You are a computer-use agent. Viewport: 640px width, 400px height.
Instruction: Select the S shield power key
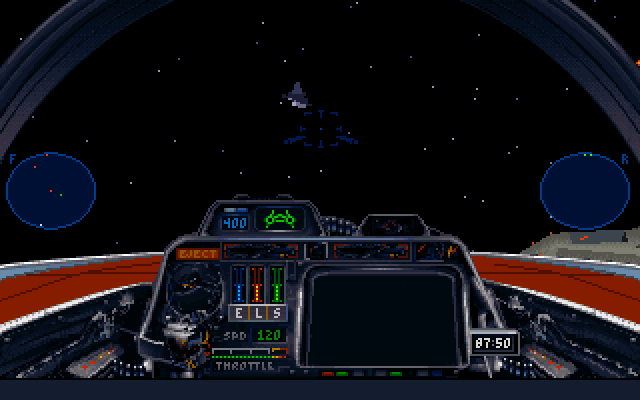[x=275, y=313]
